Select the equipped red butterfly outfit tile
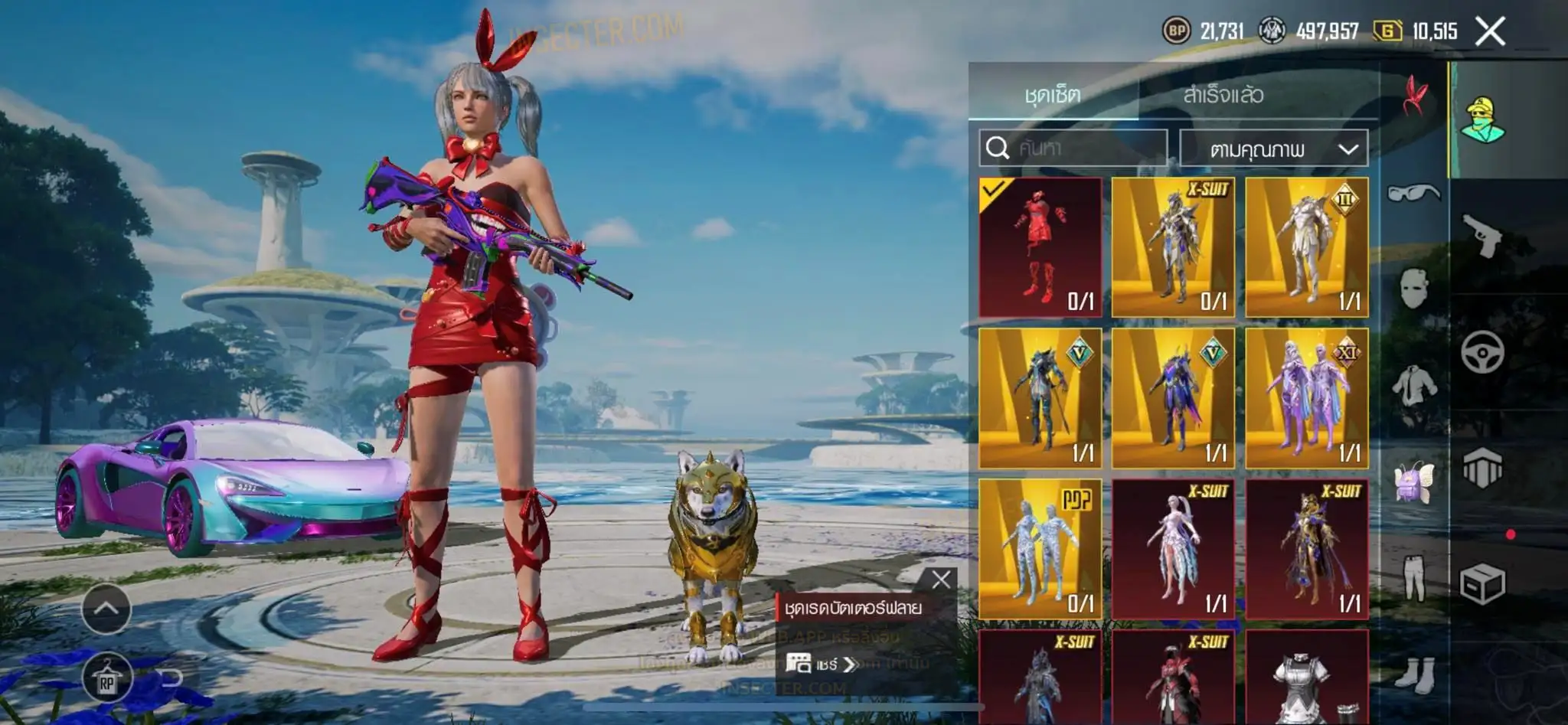This screenshot has width=1568, height=725. point(1040,247)
